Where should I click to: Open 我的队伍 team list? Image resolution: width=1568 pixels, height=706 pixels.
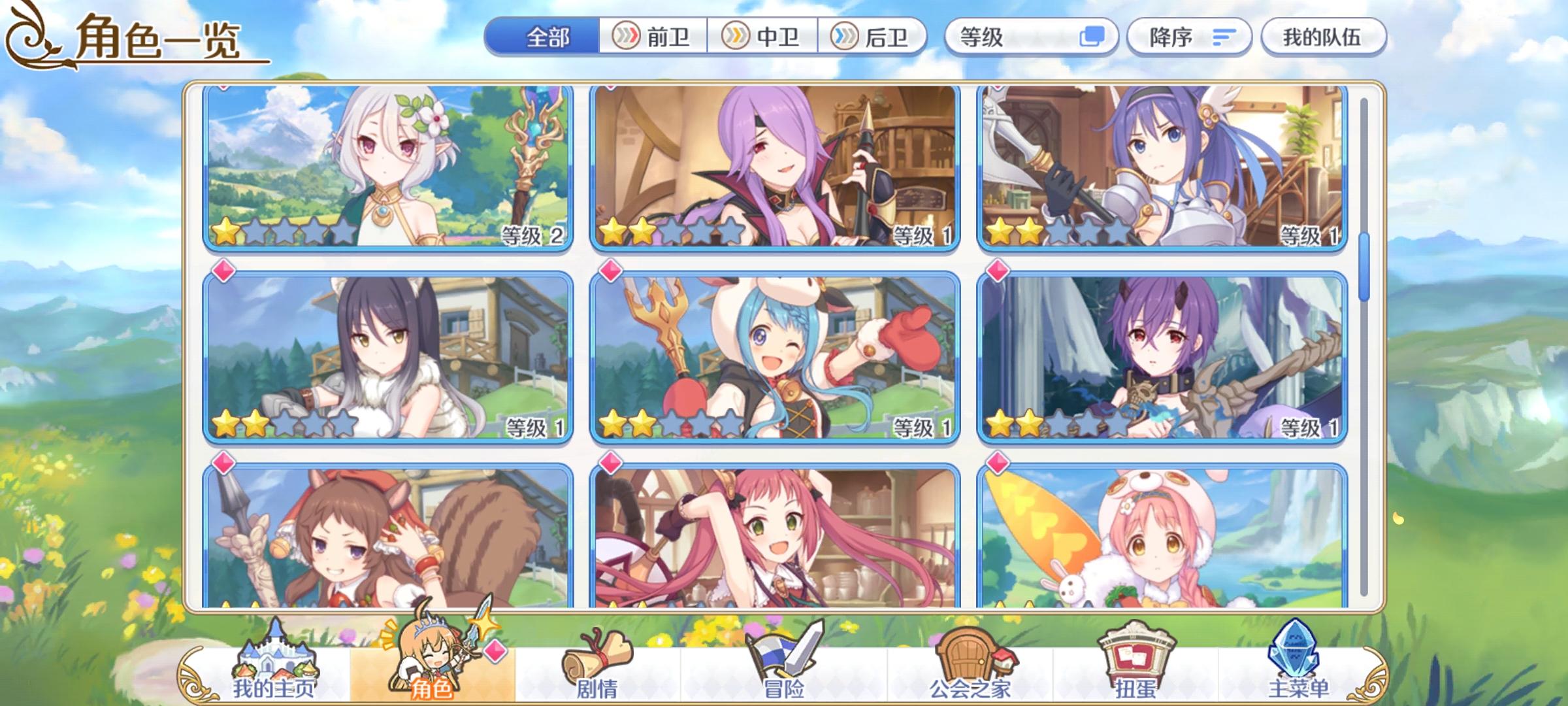[x=1324, y=38]
